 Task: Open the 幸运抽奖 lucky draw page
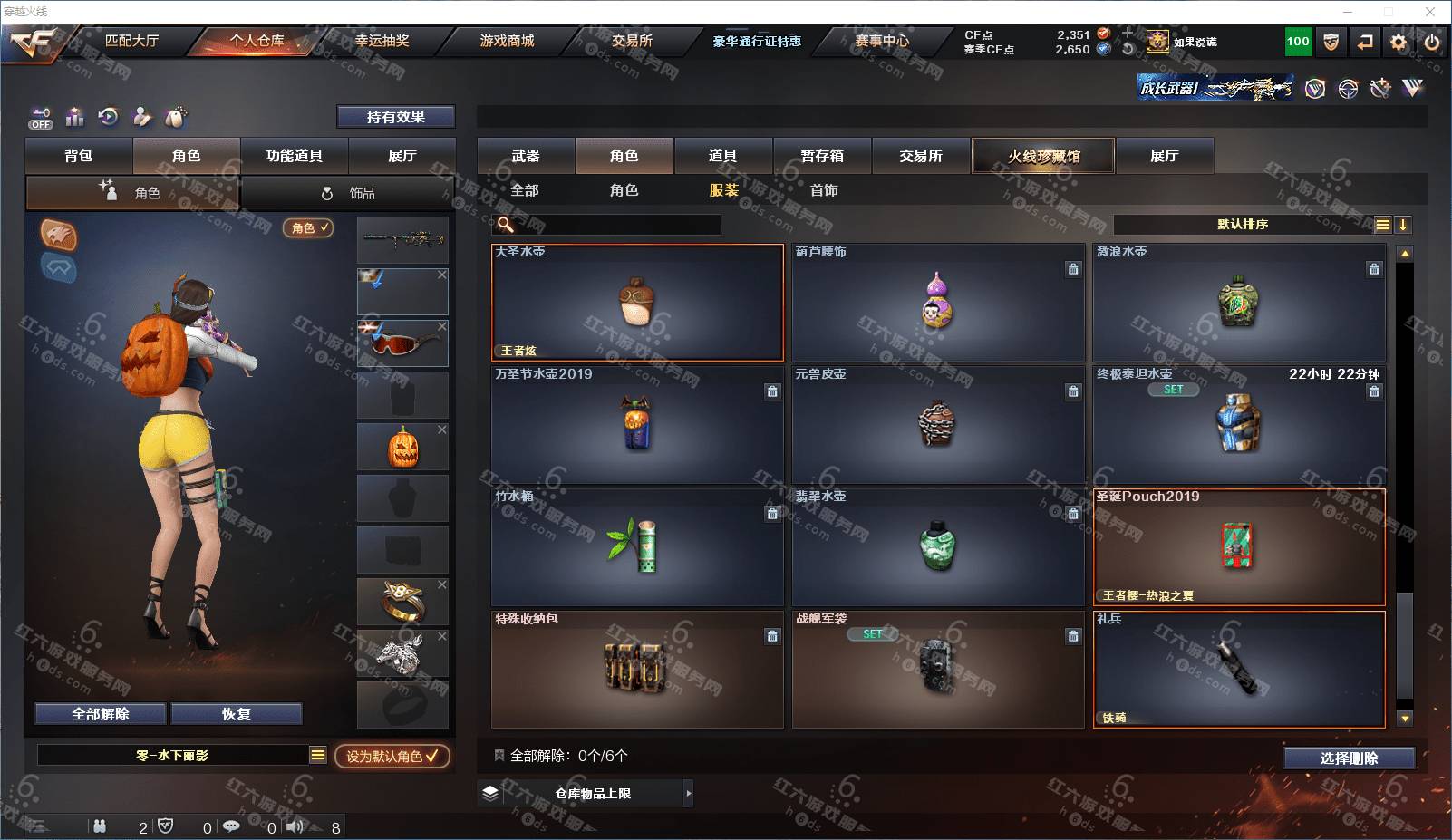click(382, 41)
